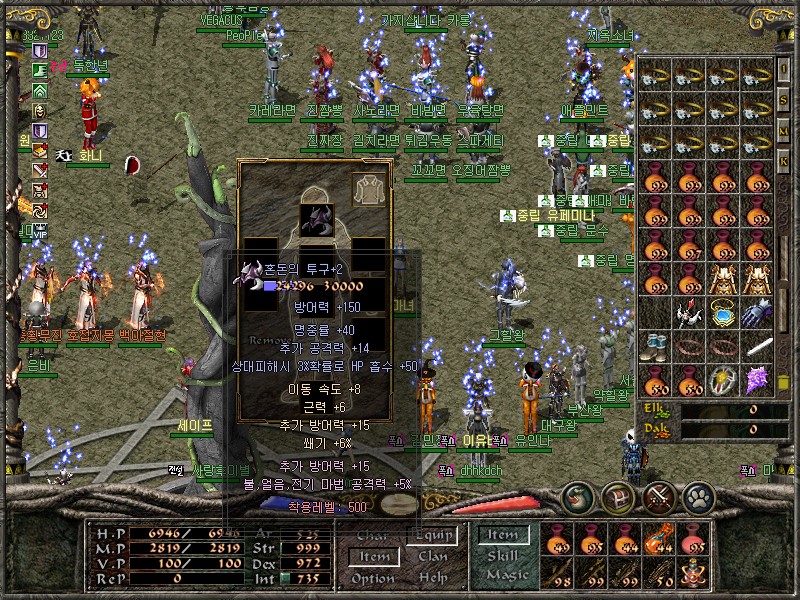Click the round pipe icon button
The width and height of the screenshot is (800, 600).
580,496
